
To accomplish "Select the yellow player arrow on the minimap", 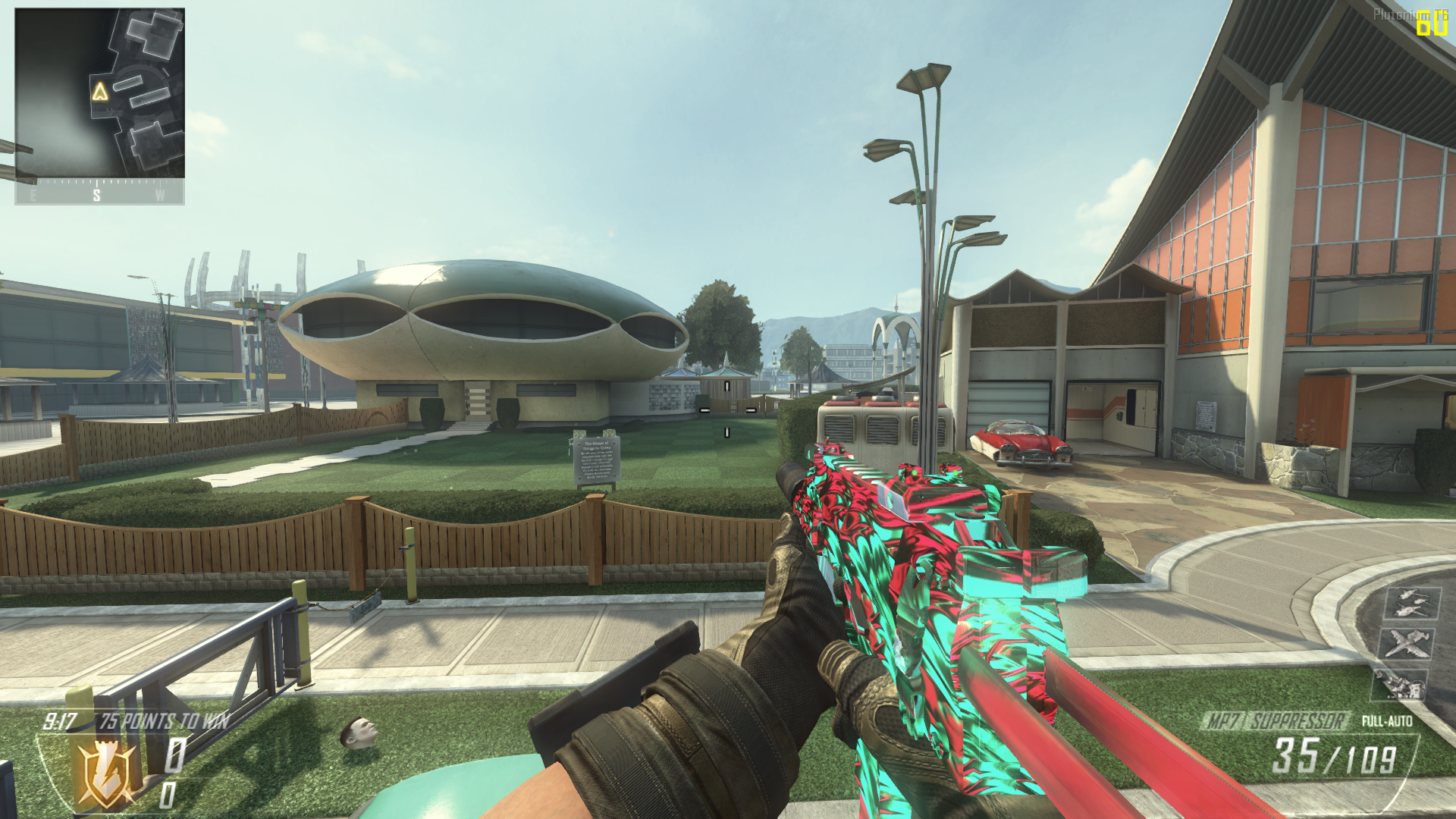I will [100, 92].
